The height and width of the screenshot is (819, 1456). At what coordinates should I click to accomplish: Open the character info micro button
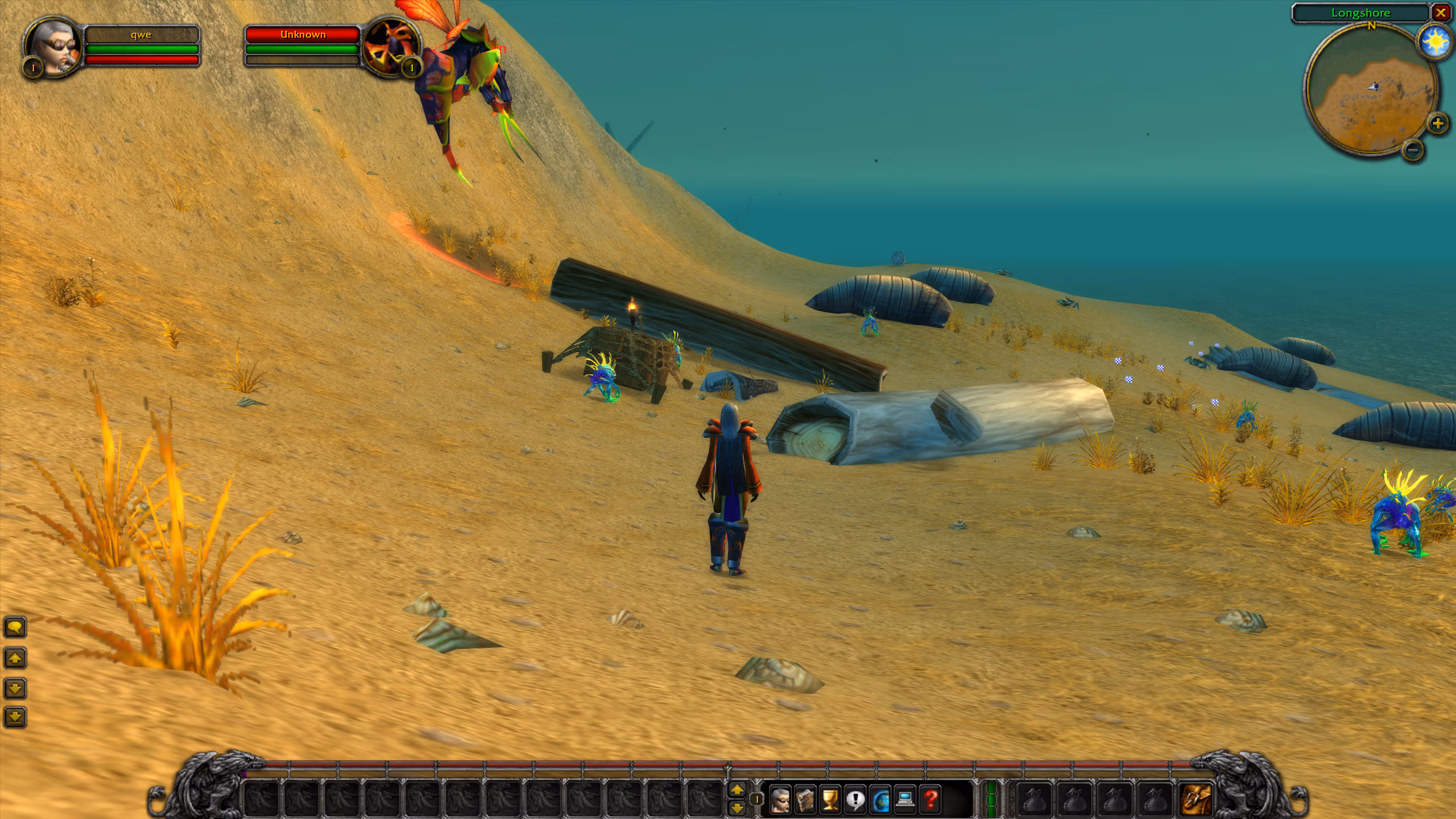780,800
